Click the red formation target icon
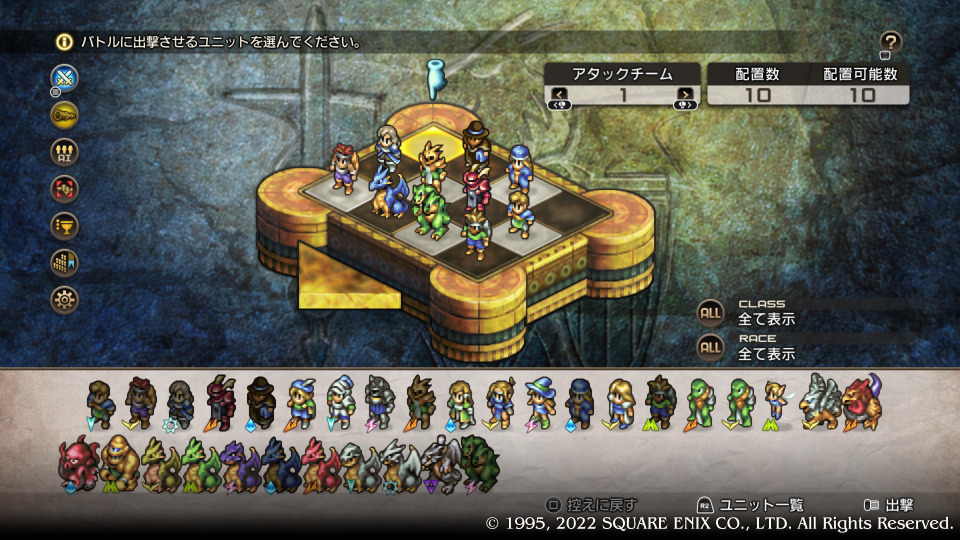 click(x=65, y=188)
